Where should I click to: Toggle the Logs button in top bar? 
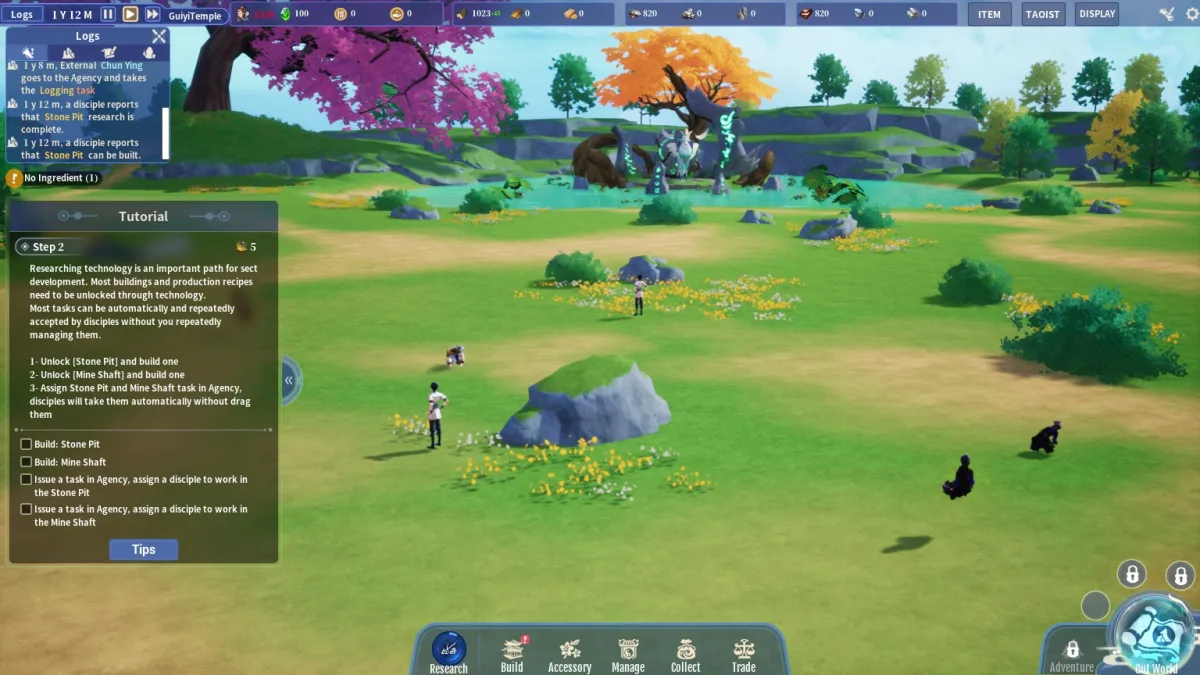(22, 14)
